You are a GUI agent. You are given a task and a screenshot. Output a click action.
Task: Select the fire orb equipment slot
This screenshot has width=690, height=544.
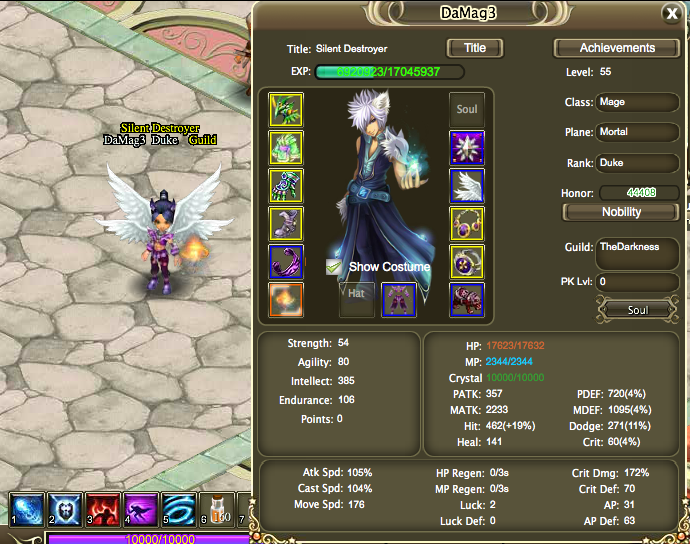coord(286,299)
